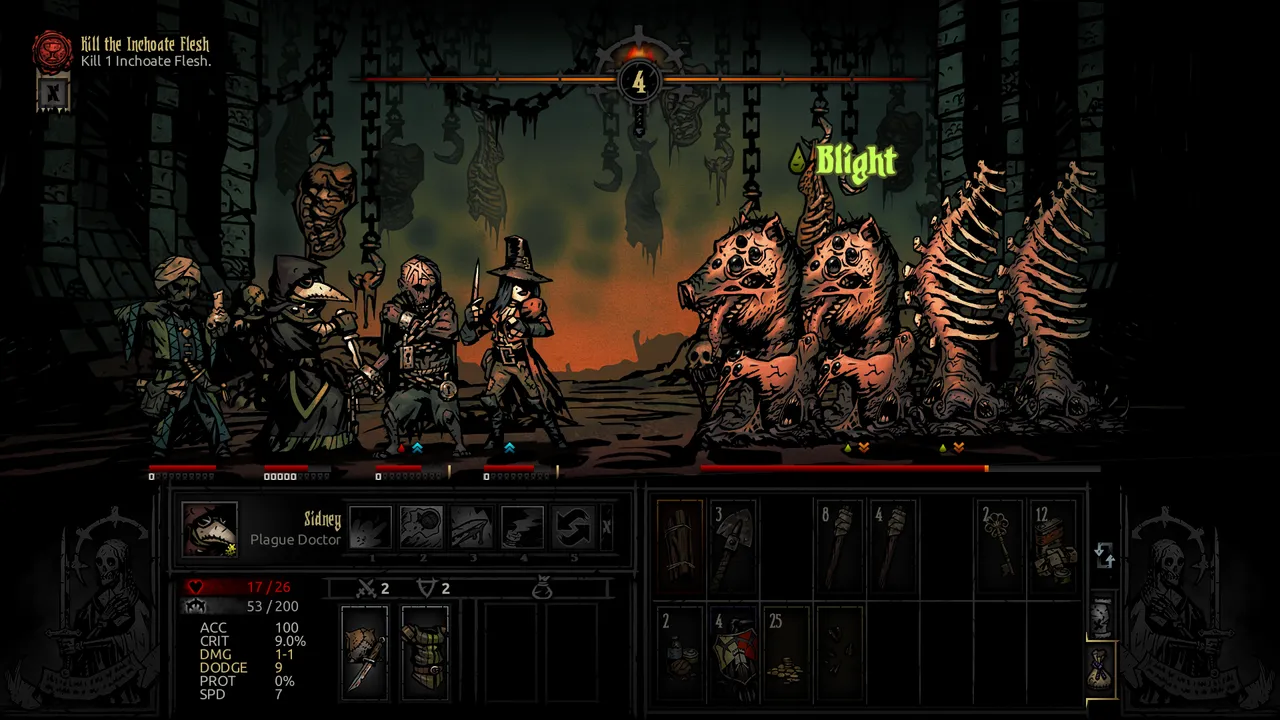Image resolution: width=1280 pixels, height=720 pixels.
Task: Use the first Plague Doctor combat skill
Action: pos(370,527)
